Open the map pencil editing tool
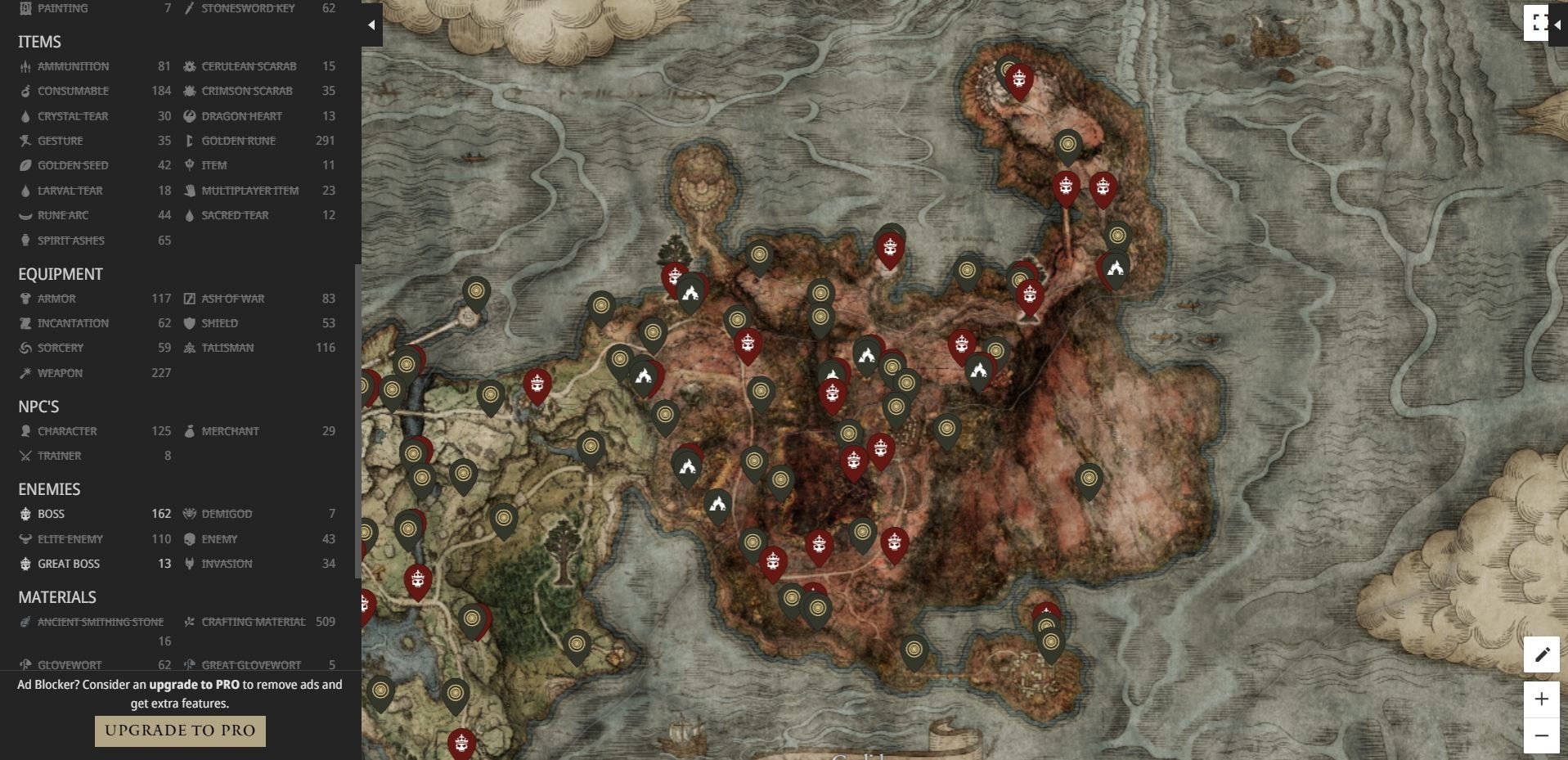 1543,654
